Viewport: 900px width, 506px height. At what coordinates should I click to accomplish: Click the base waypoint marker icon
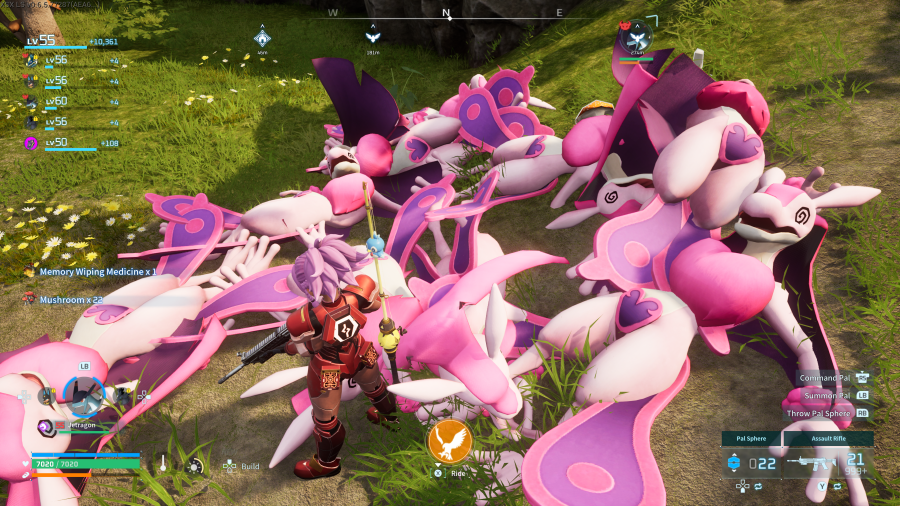pos(262,39)
